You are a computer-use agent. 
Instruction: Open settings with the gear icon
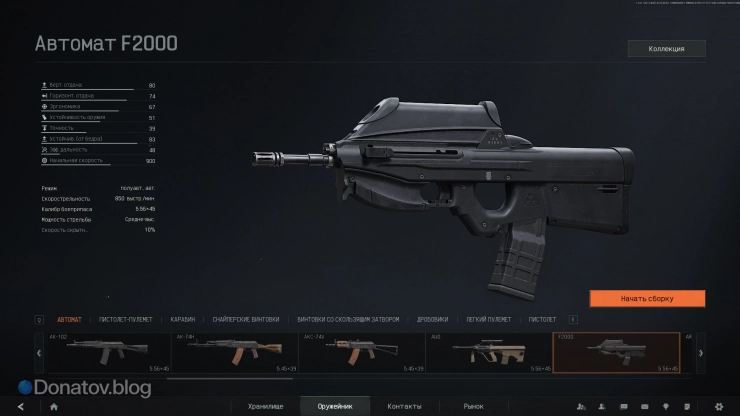718,407
